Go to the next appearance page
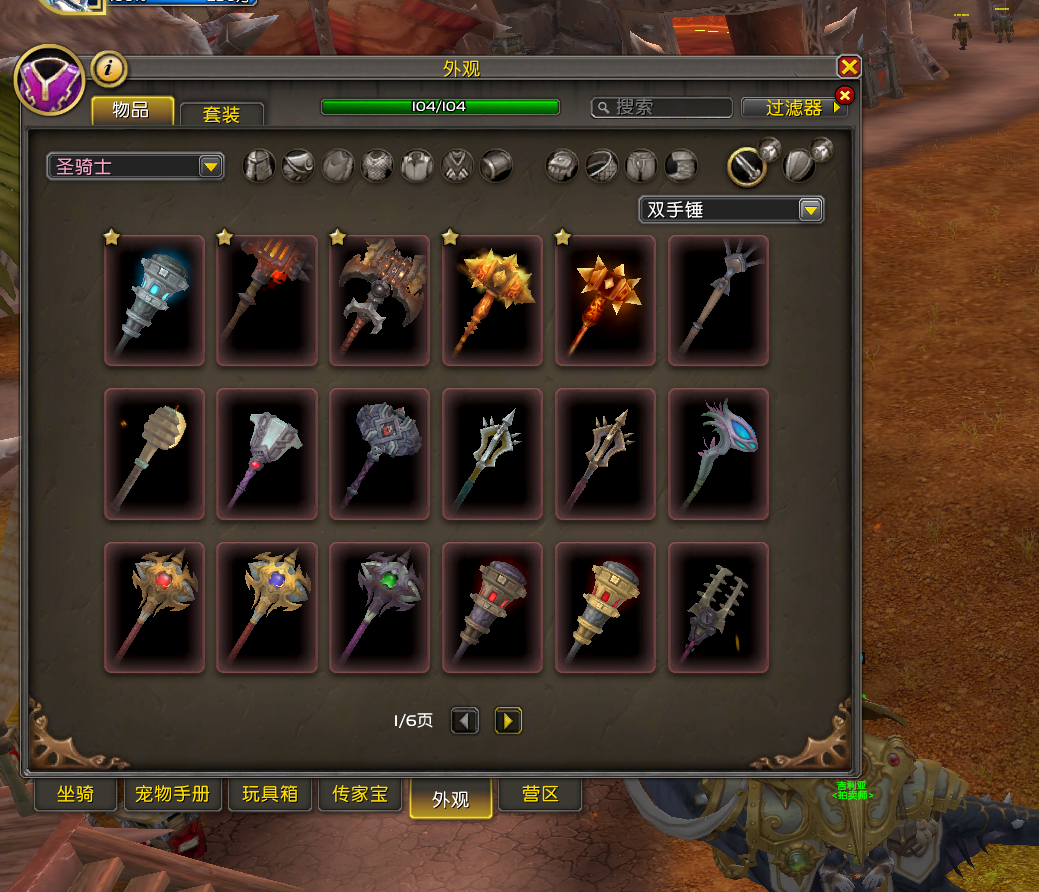The width and height of the screenshot is (1039, 892). click(x=508, y=720)
